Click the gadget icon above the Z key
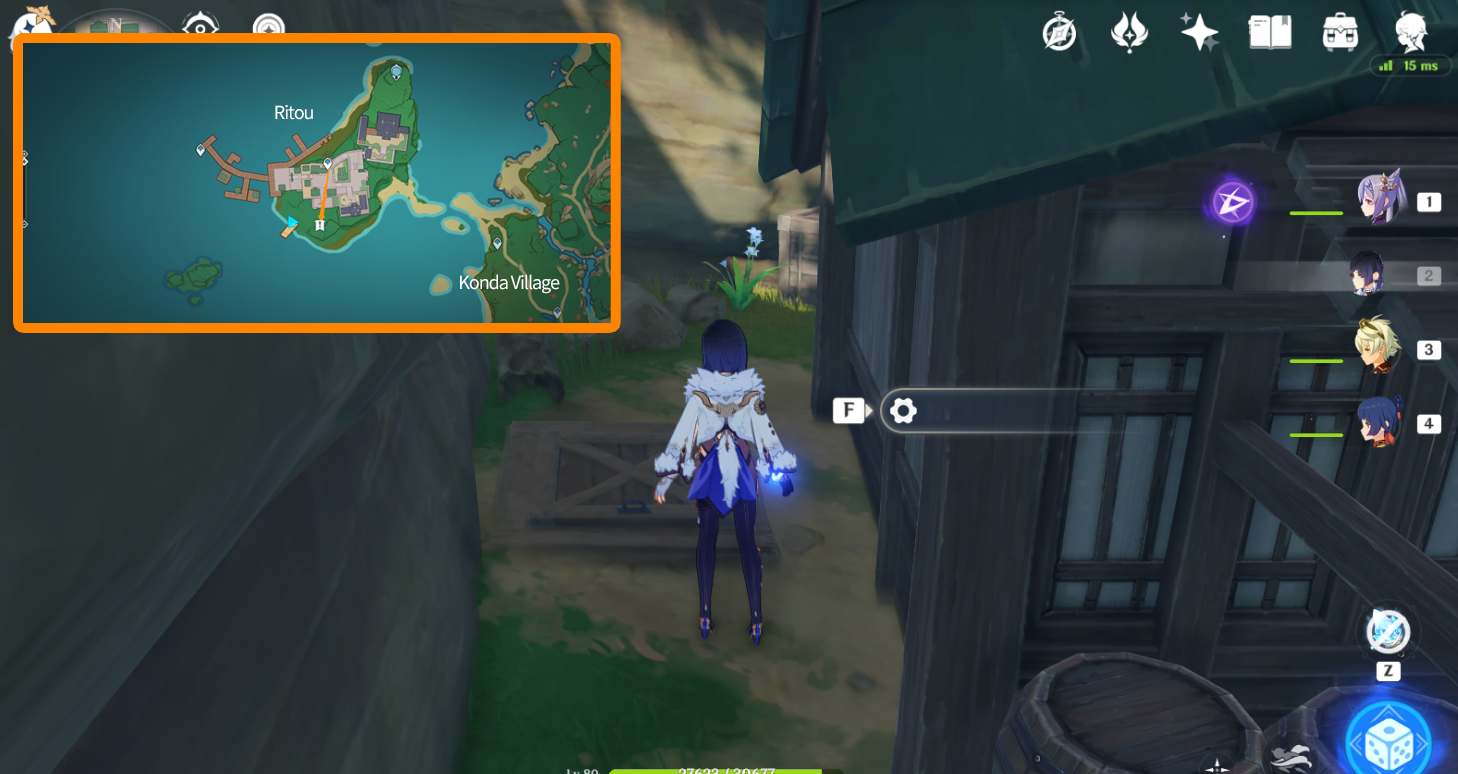1458x774 pixels. coord(1388,630)
